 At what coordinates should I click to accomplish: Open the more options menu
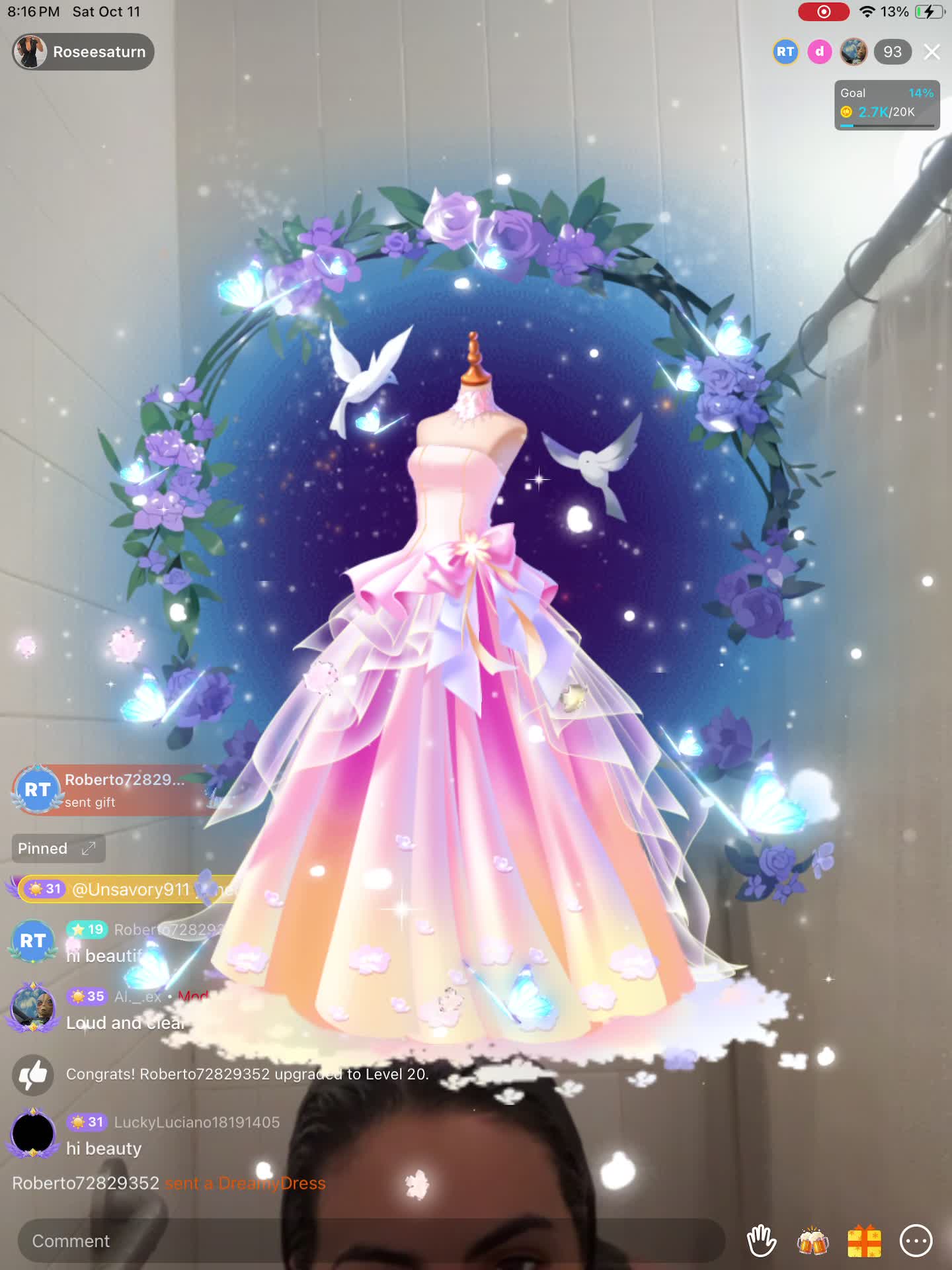(x=916, y=1241)
